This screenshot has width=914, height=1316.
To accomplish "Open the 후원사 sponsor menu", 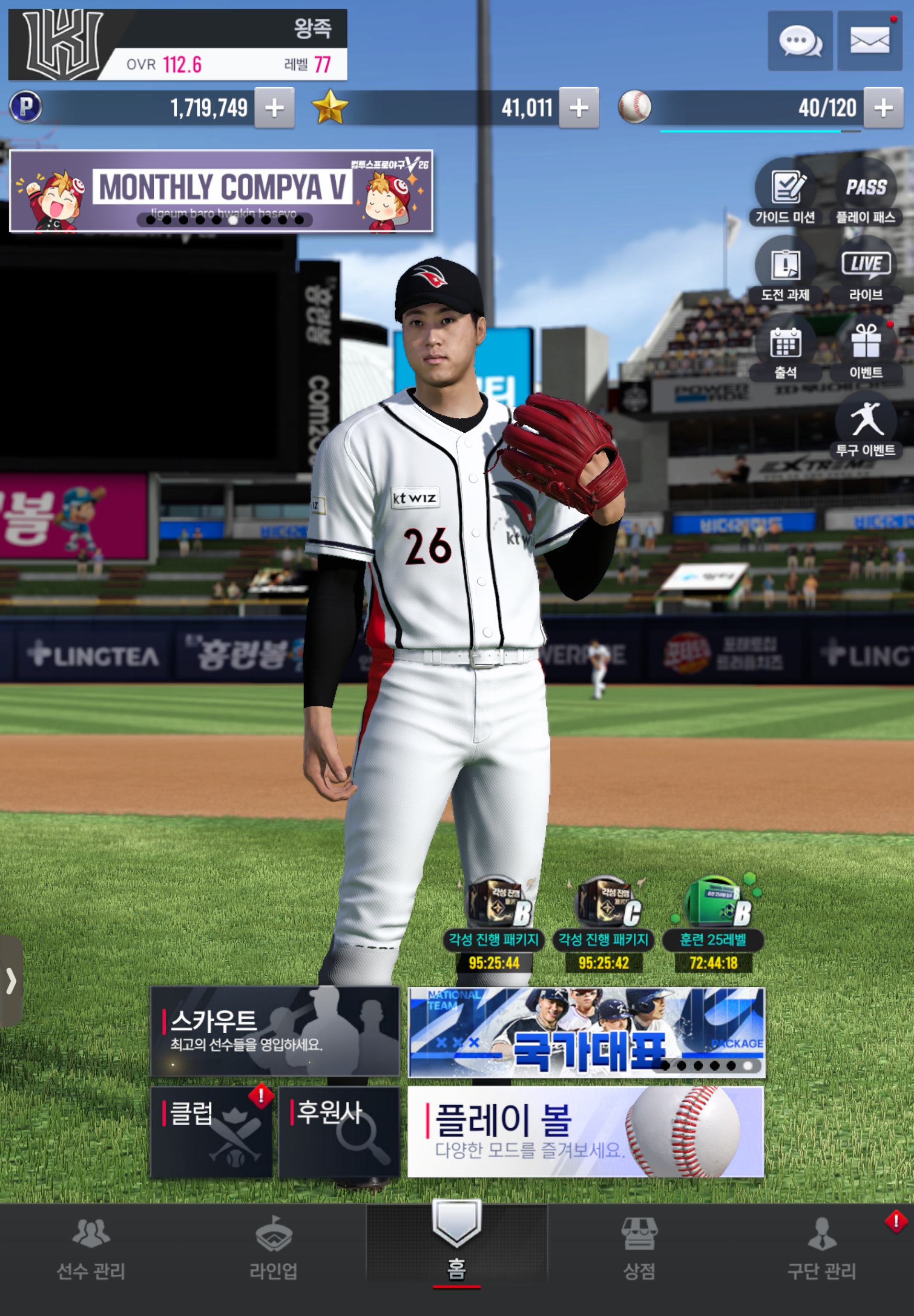I will point(339,1131).
